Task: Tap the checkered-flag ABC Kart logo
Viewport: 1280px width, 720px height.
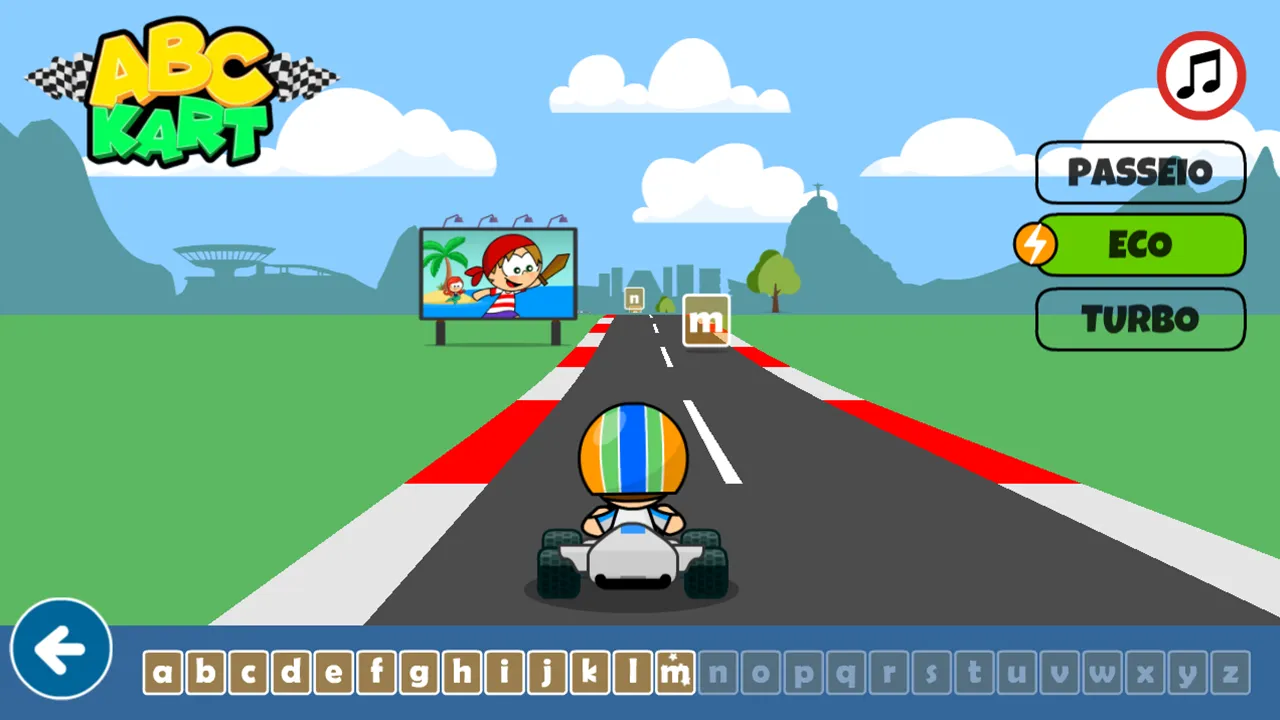Action: coord(180,90)
